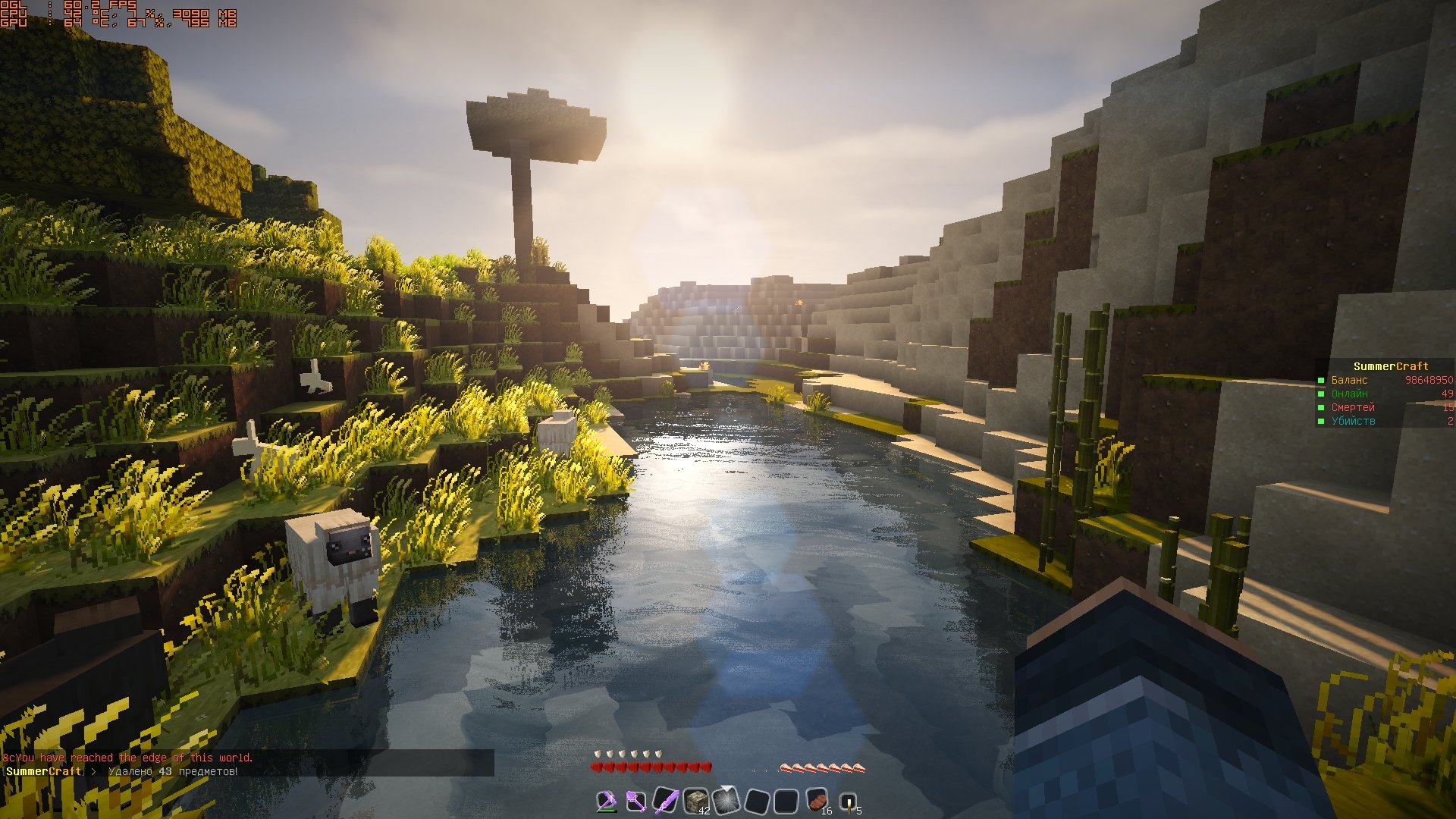Screen dimensions: 1456x819
Task: Select the stack of 42 wood planks
Action: (x=696, y=801)
